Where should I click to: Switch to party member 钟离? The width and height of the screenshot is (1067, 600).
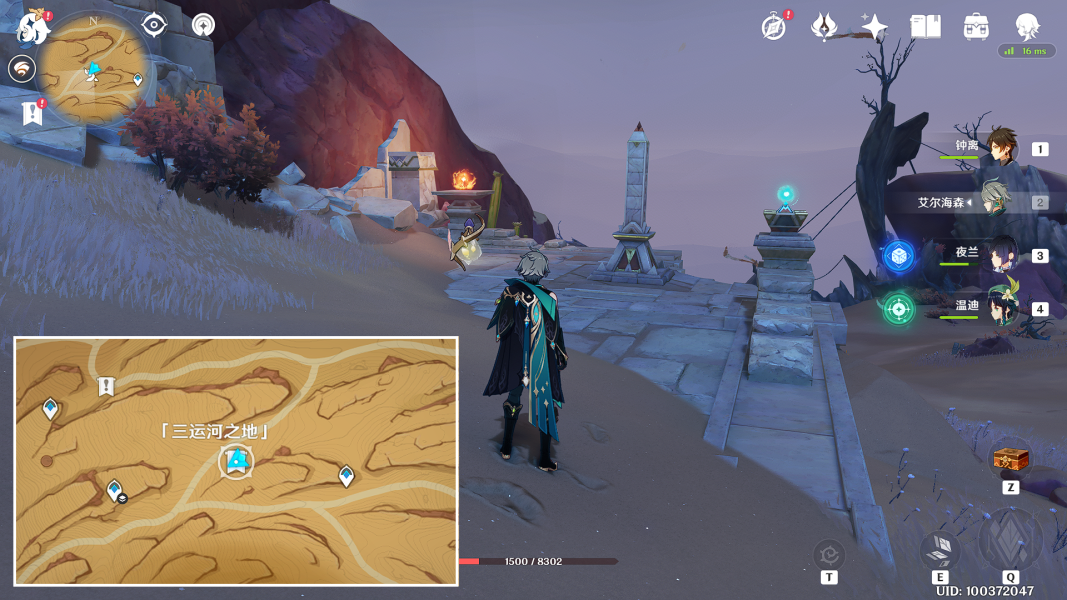pos(1001,148)
